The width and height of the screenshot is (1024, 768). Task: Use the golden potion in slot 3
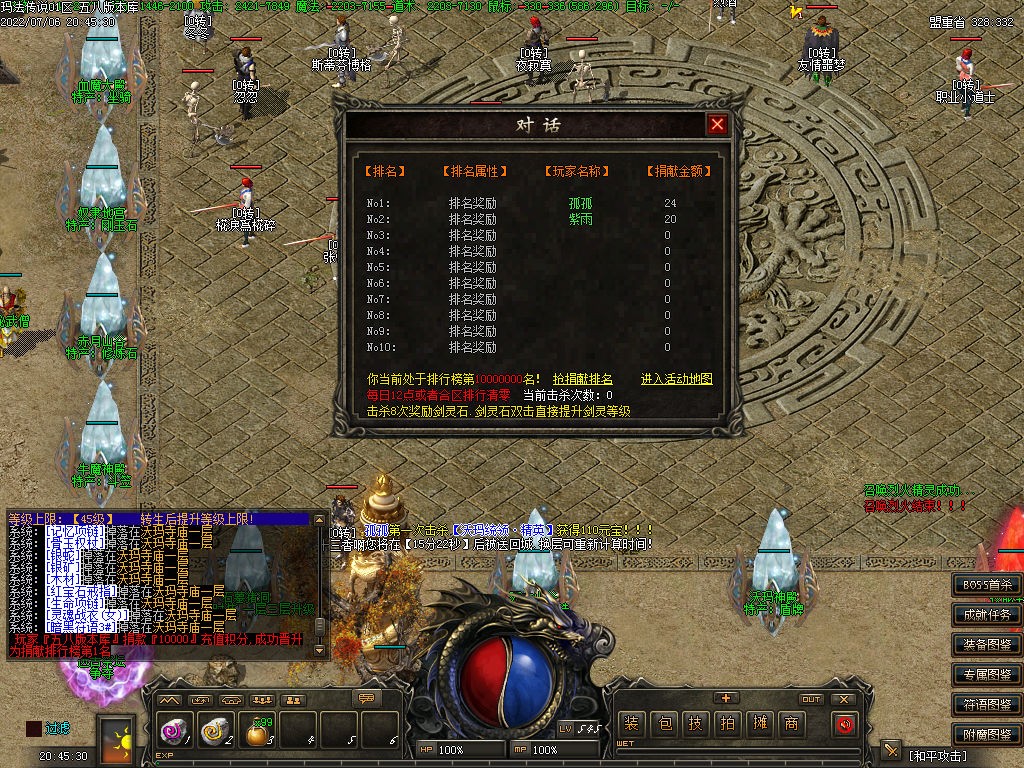(x=259, y=733)
